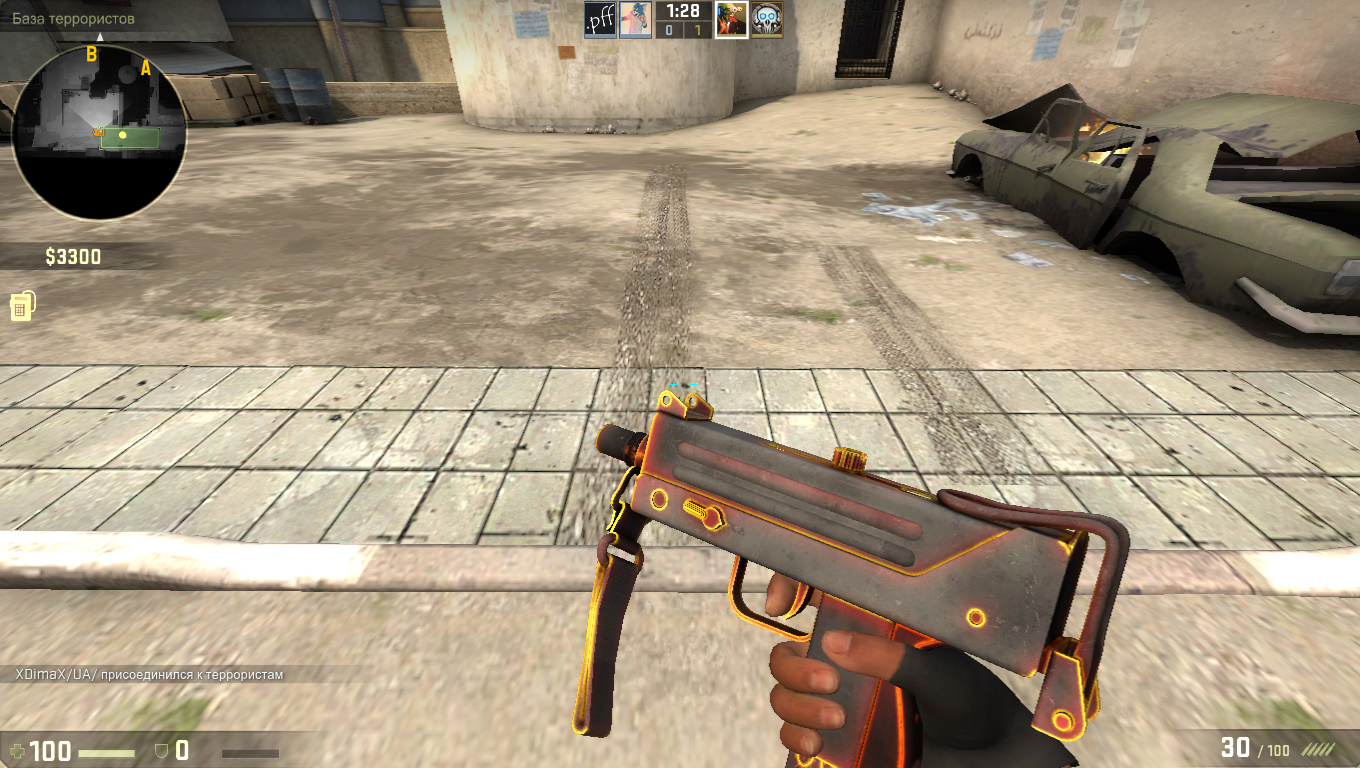The image size is (1360, 768).
Task: Select the ".pff" player avatar
Action: pyautogui.click(x=600, y=20)
